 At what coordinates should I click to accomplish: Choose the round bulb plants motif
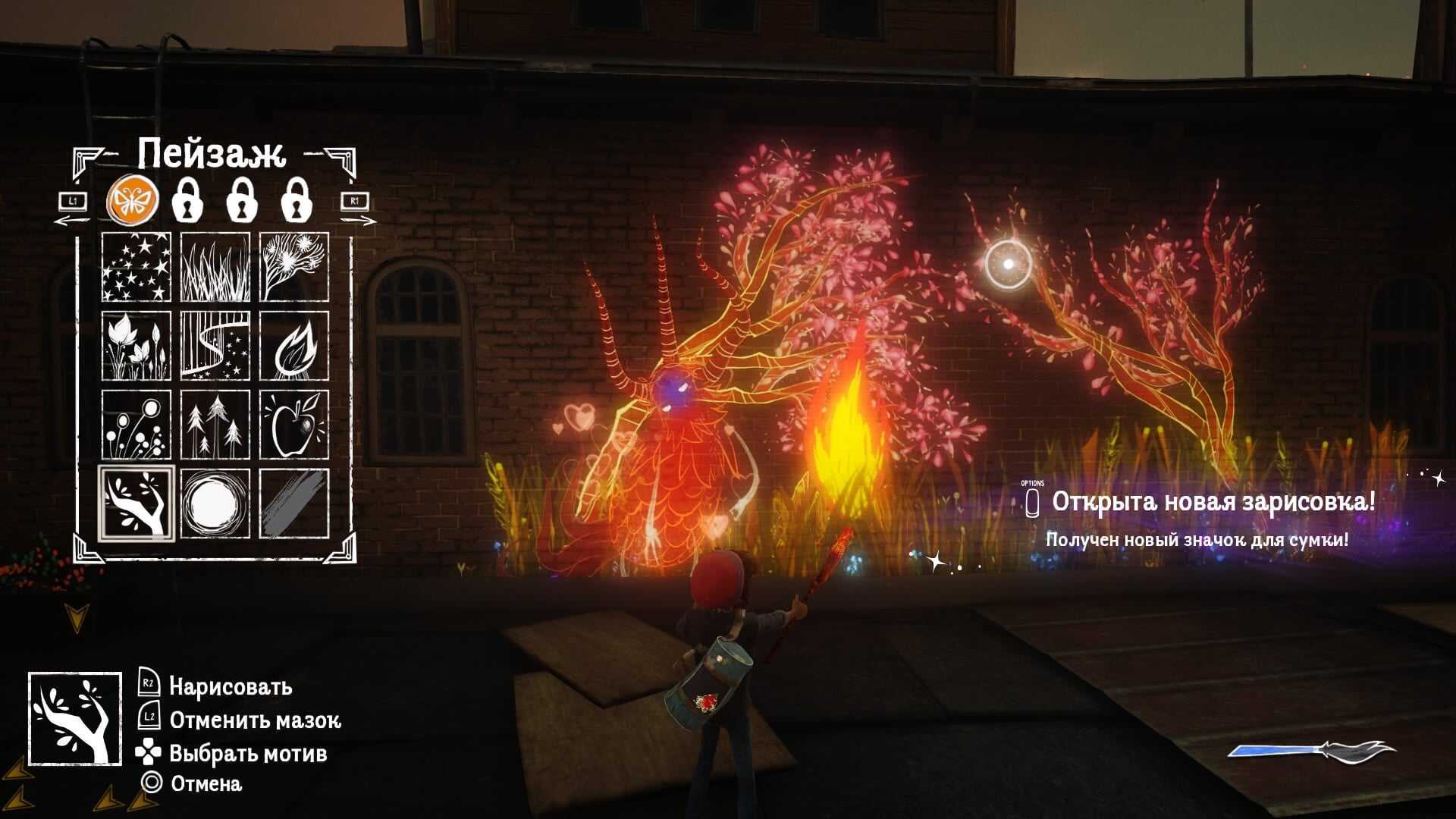(x=136, y=425)
